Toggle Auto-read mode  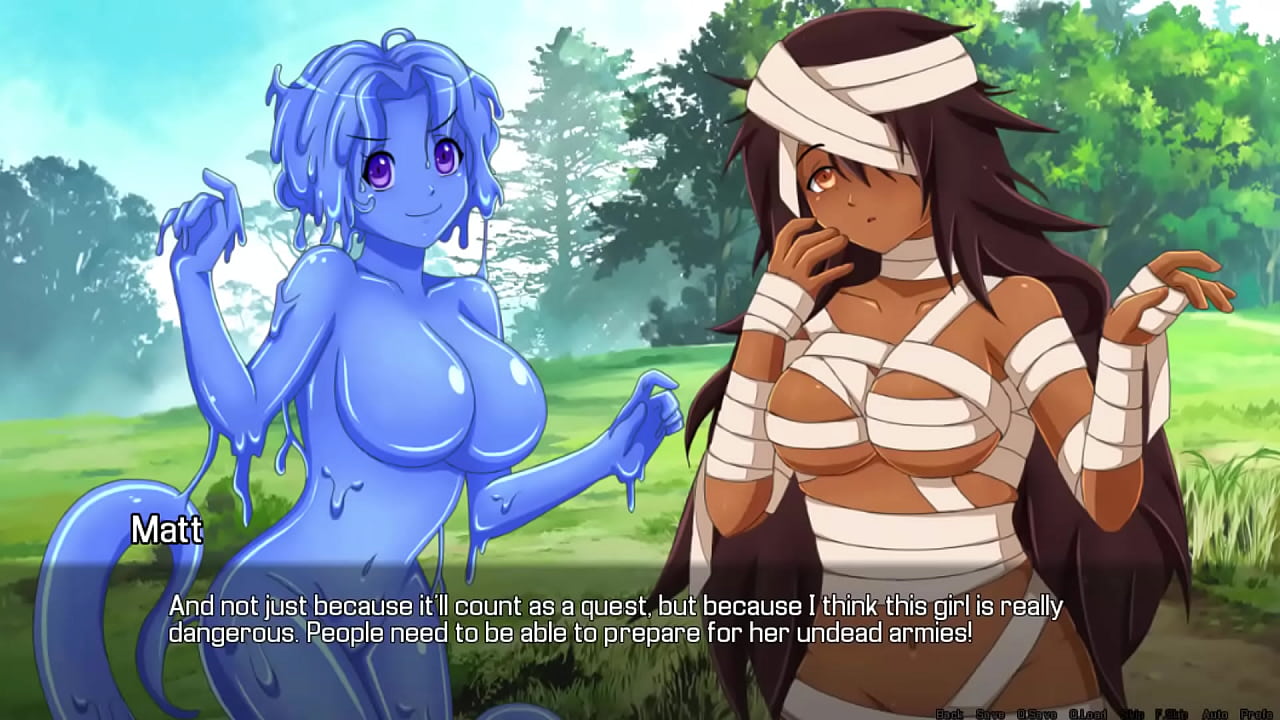[1214, 713]
